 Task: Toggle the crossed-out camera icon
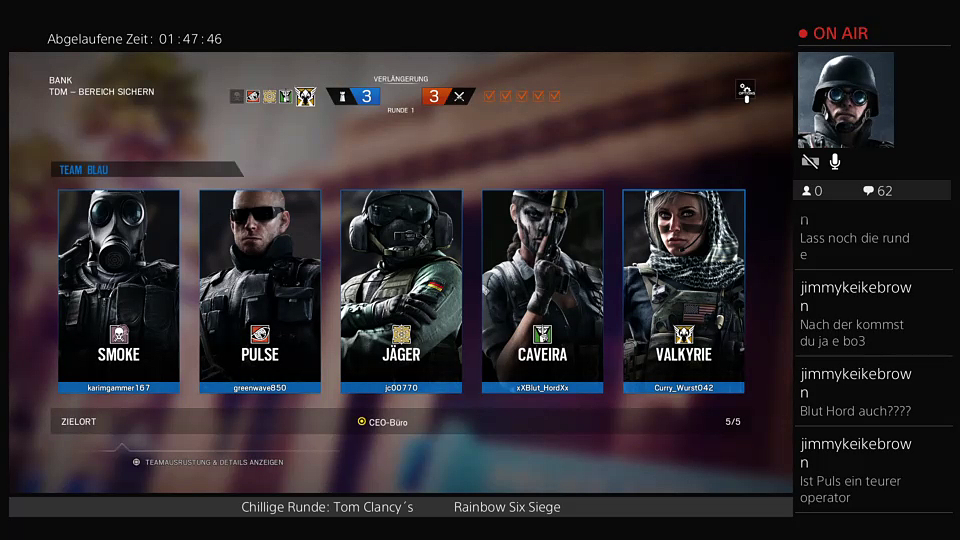[810, 162]
